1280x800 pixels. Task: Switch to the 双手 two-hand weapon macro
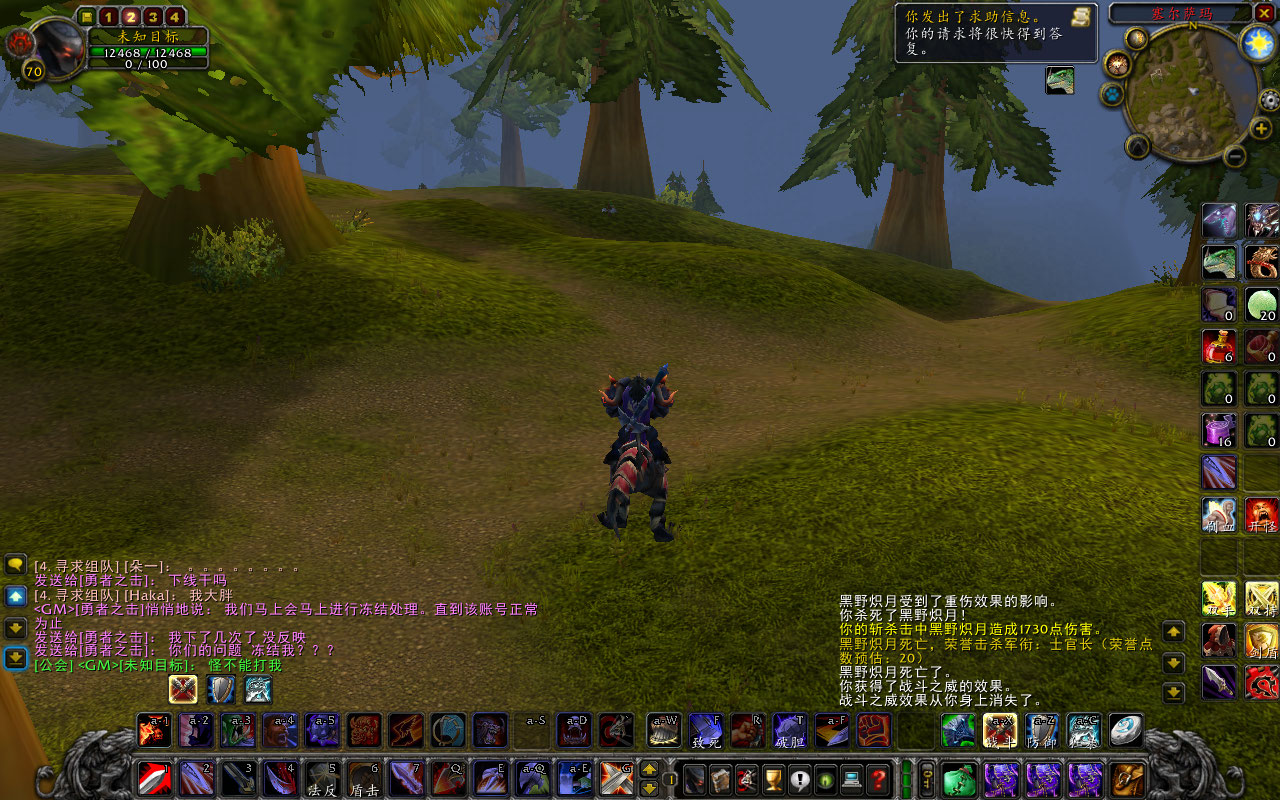(x=1219, y=598)
